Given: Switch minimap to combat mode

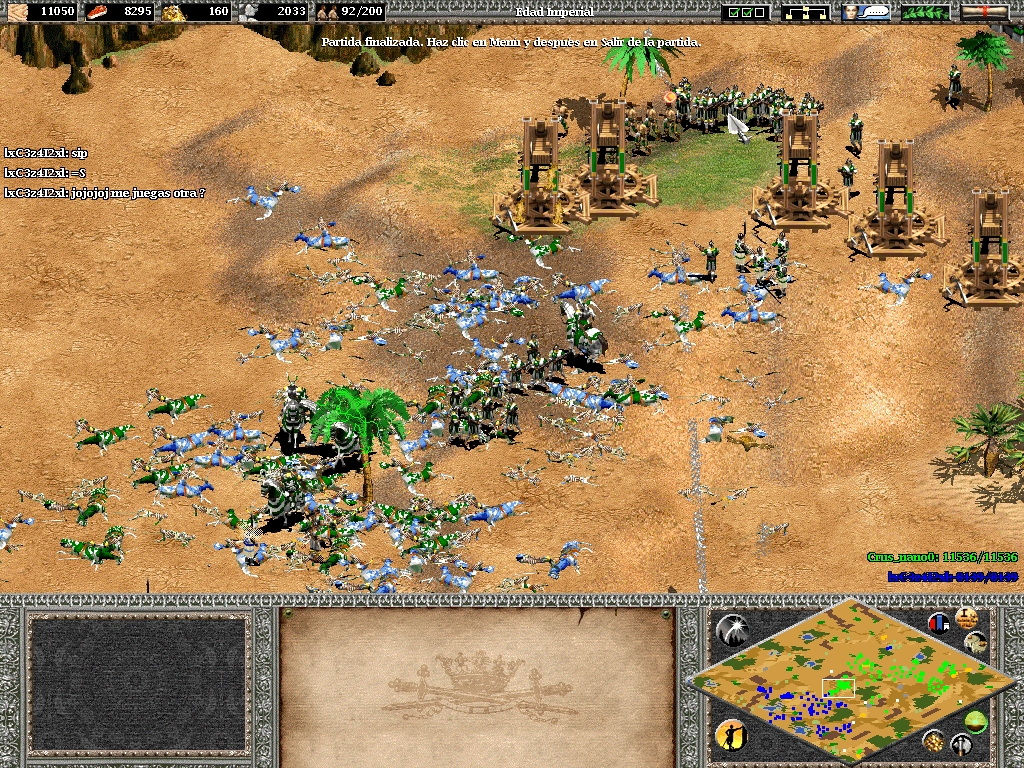Looking at the screenshot, I should tap(963, 743).
